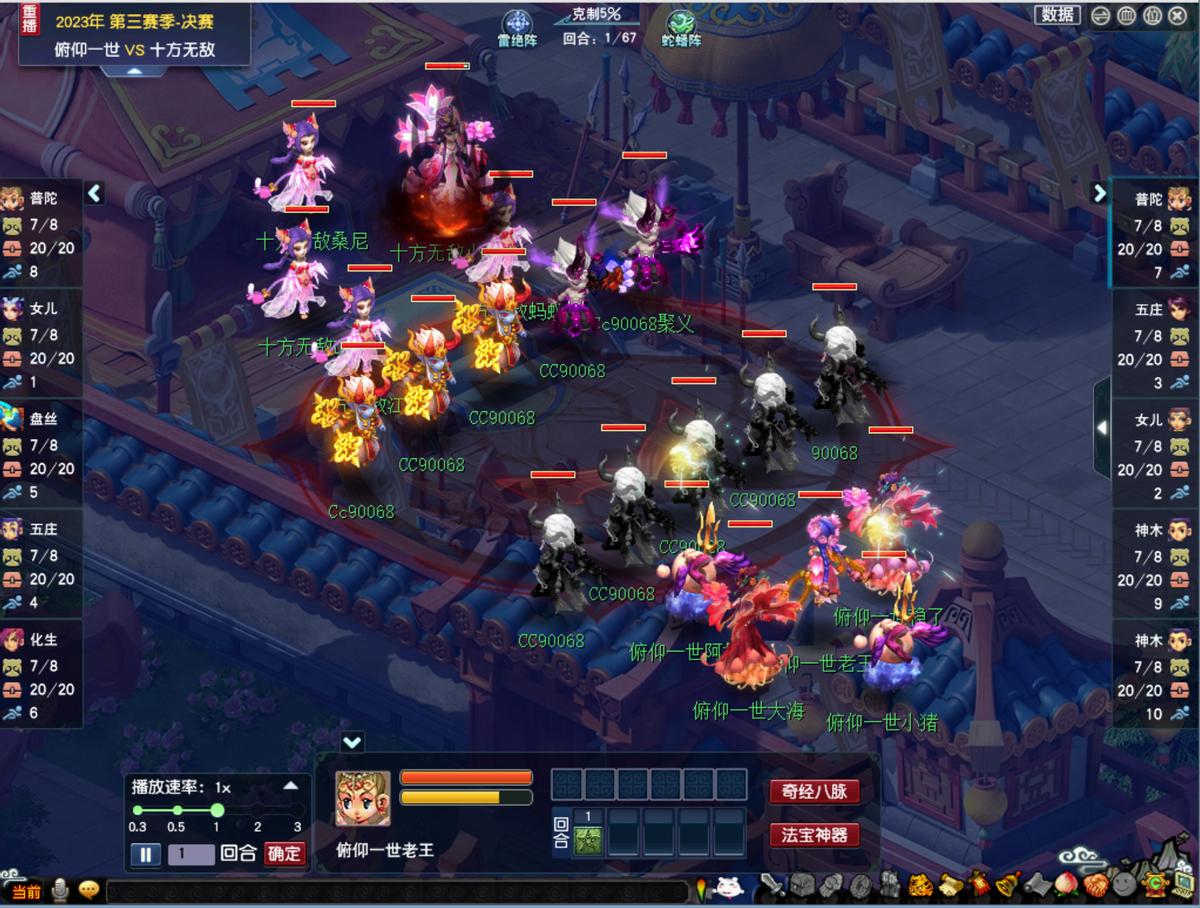Click the microphone voice chat icon
Image resolution: width=1200 pixels, height=908 pixels.
tap(60, 889)
